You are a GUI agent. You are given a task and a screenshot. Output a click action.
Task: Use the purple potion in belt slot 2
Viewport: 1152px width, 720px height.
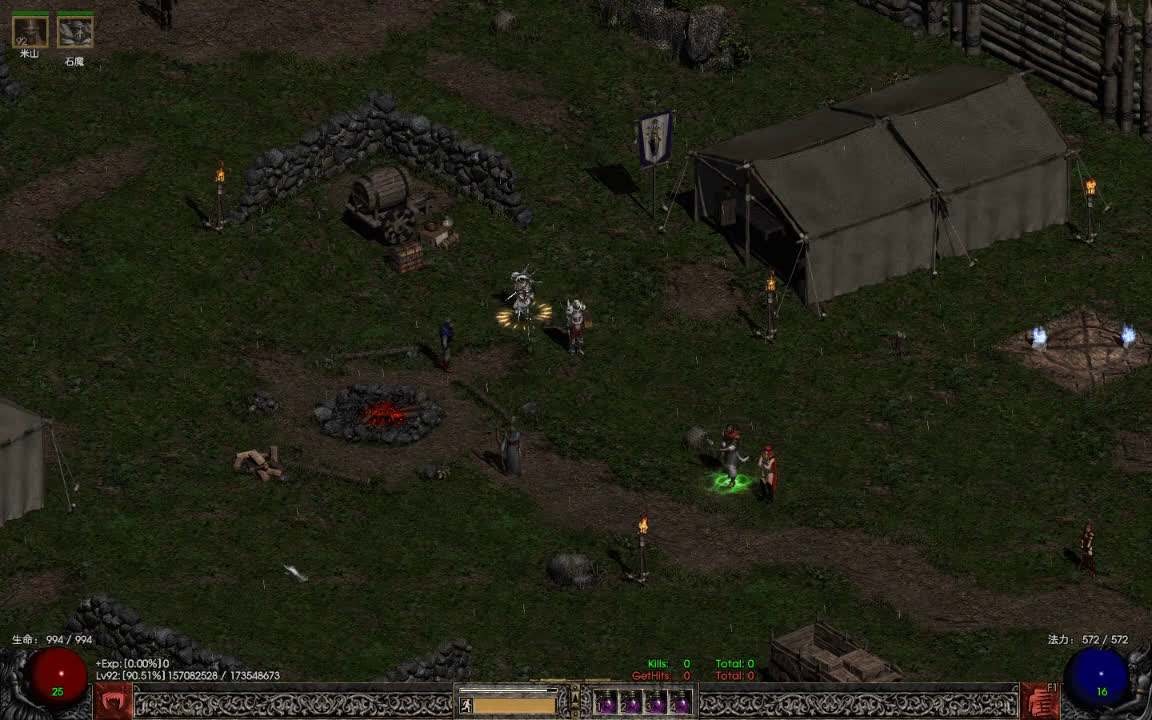click(631, 704)
